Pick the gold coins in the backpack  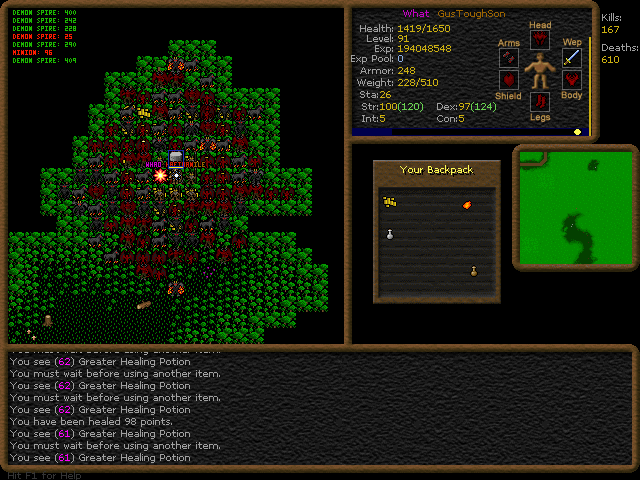390,202
